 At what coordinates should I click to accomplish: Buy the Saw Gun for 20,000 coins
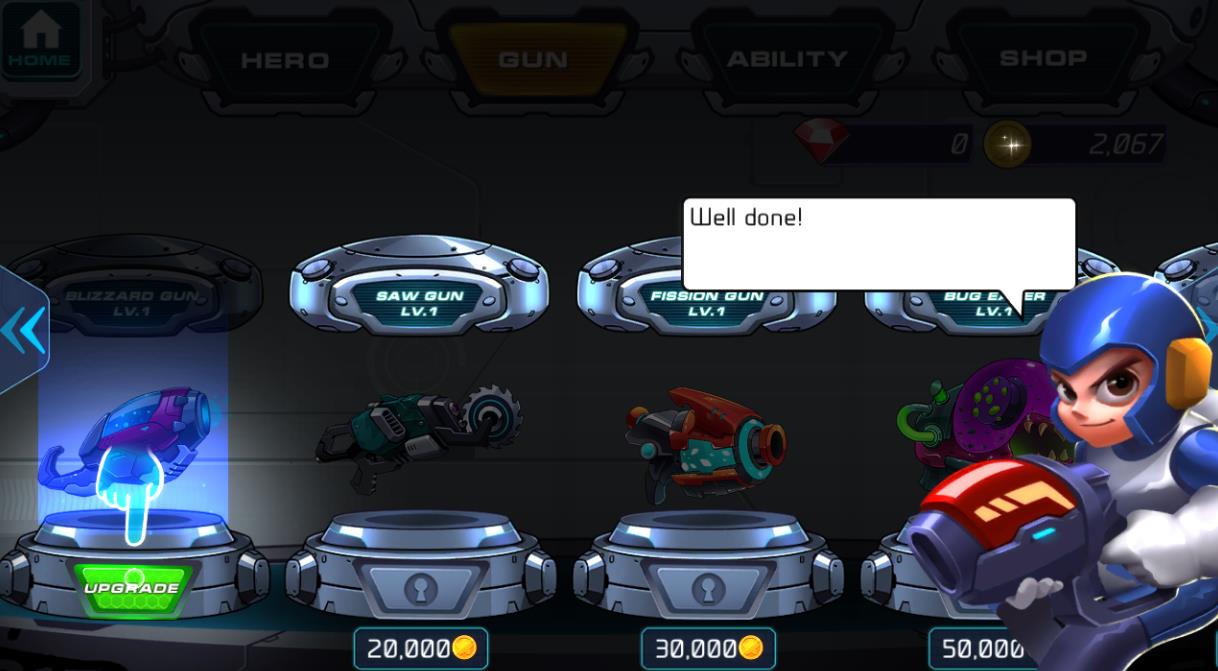point(421,648)
